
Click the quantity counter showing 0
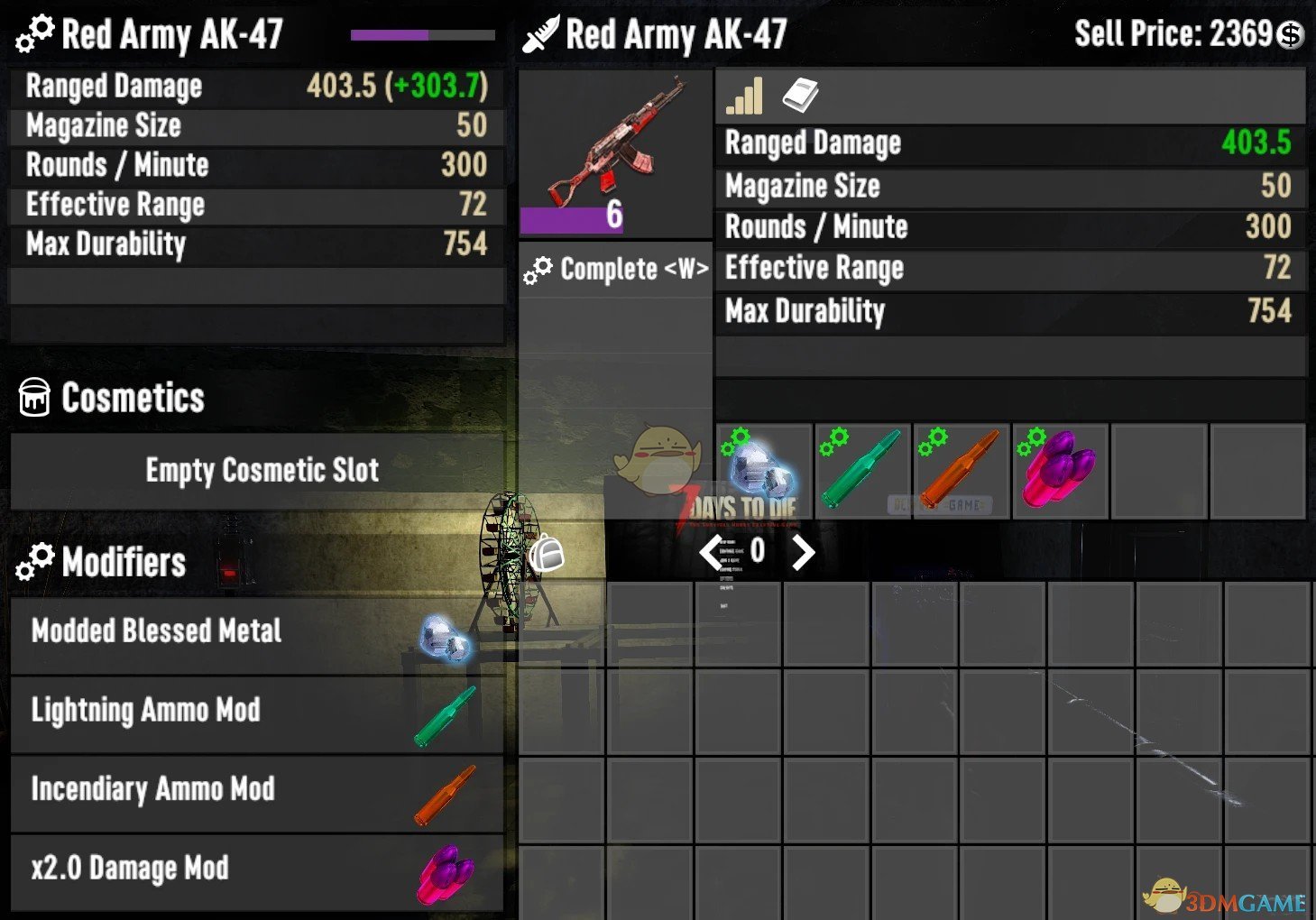click(756, 552)
